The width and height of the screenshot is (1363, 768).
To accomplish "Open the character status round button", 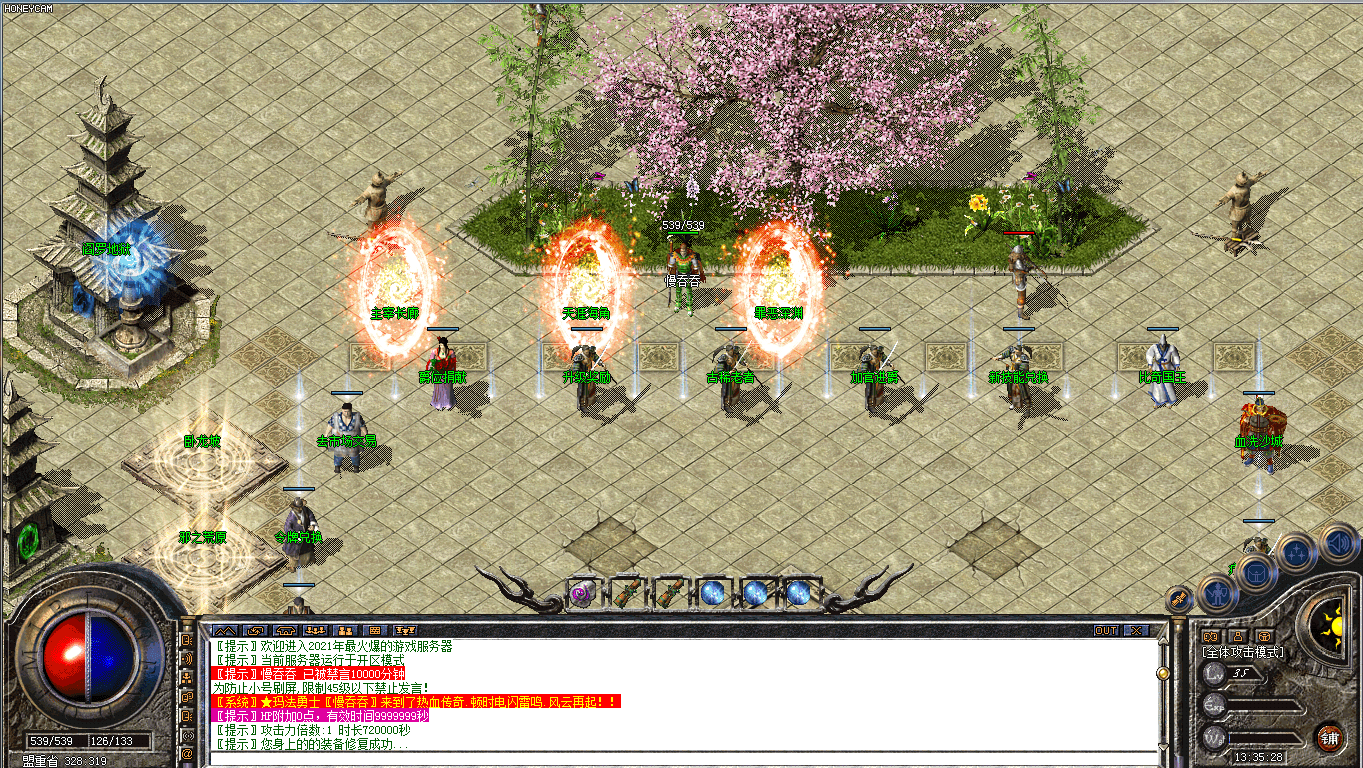I will [1218, 592].
